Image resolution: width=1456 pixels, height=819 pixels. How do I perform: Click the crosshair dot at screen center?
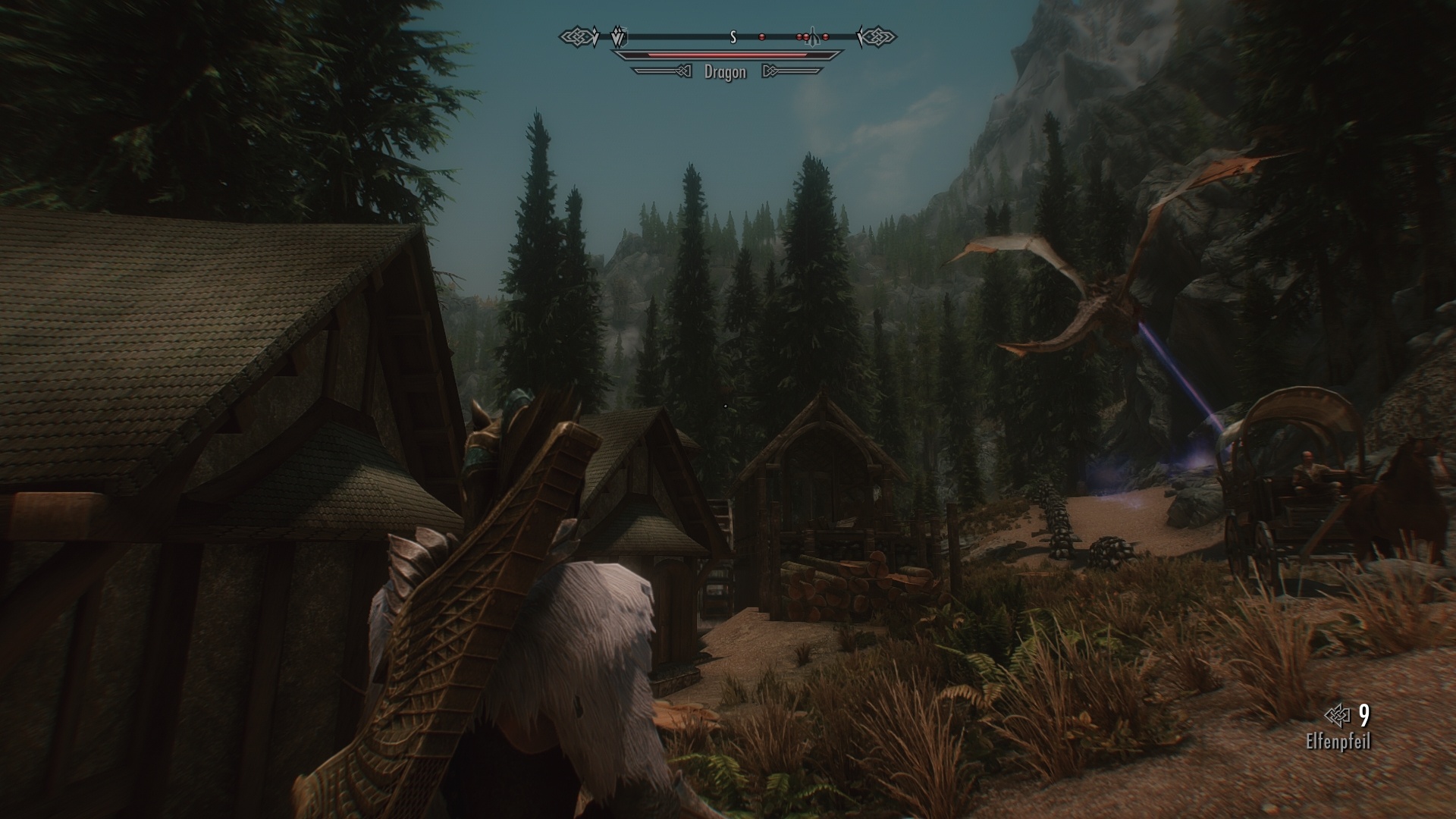[x=725, y=406]
